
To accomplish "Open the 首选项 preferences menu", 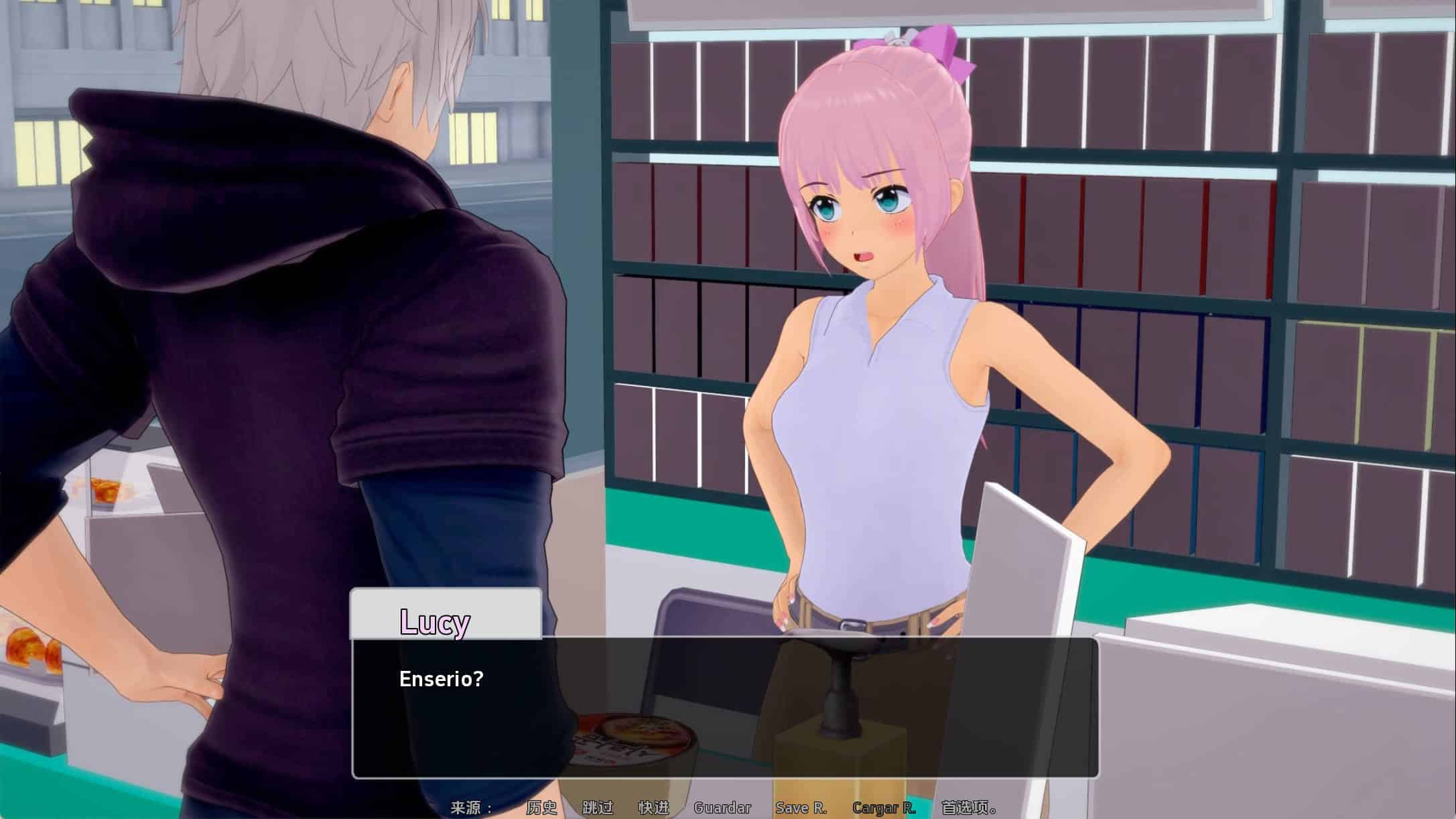I will (x=968, y=808).
